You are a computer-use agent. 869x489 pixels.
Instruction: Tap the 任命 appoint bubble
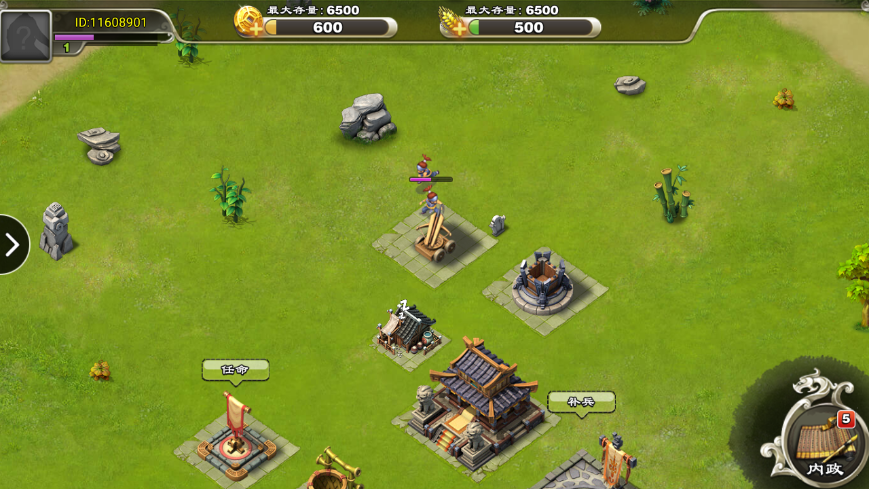(x=235, y=369)
